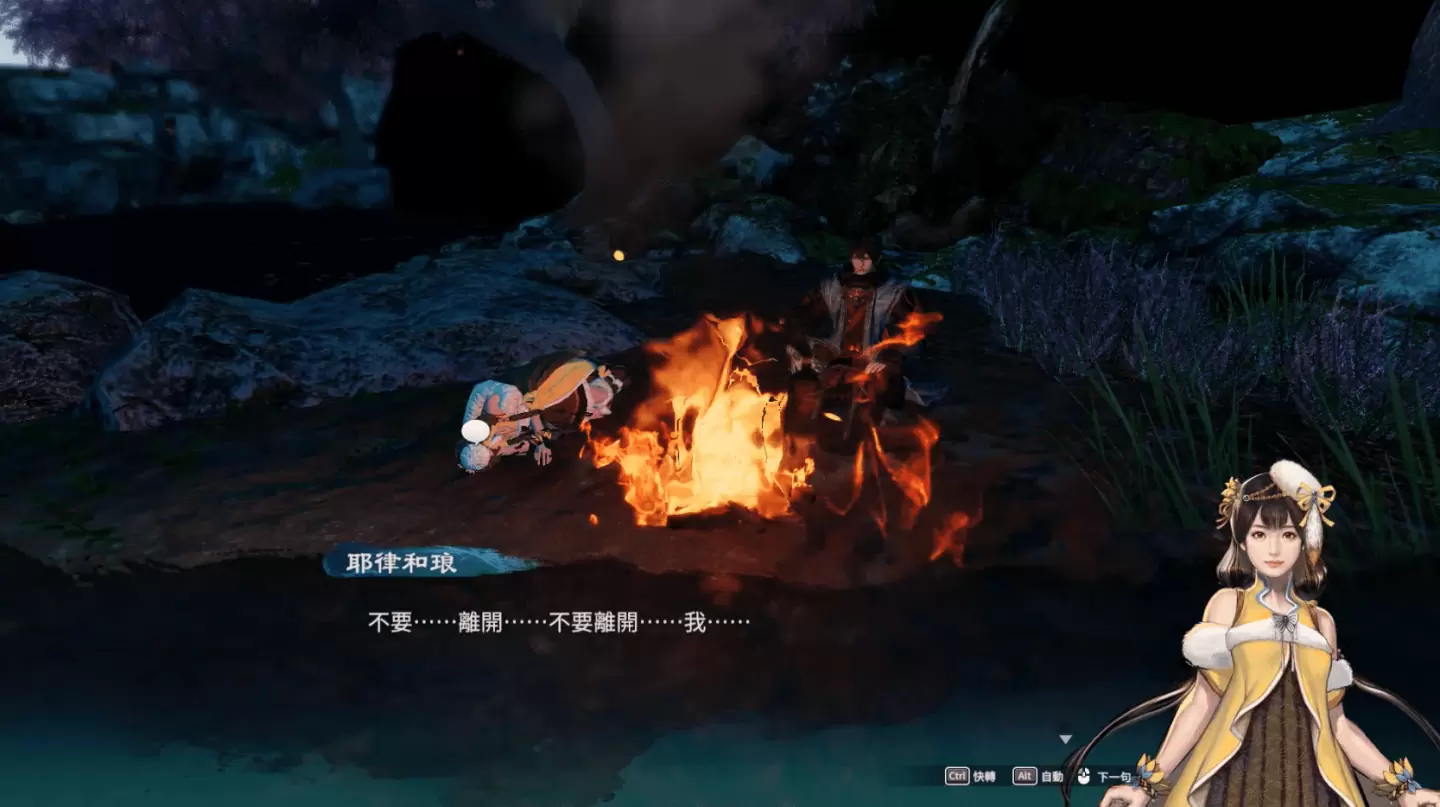This screenshot has width=1440, height=807.
Task: Click the golden flower hairpin on the portrait
Action: [1231, 492]
